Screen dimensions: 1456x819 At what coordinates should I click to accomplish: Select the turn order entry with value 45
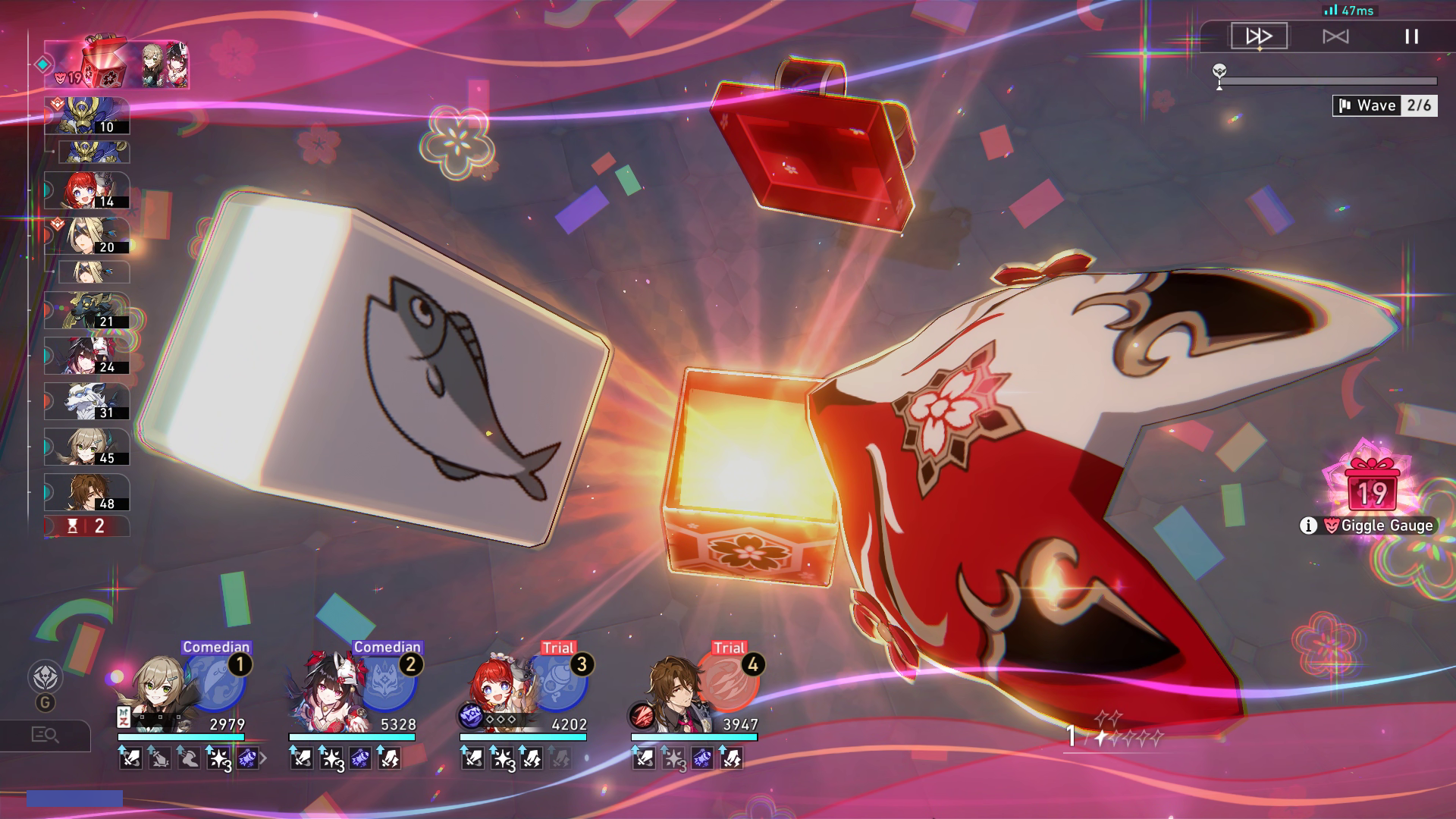(87, 447)
